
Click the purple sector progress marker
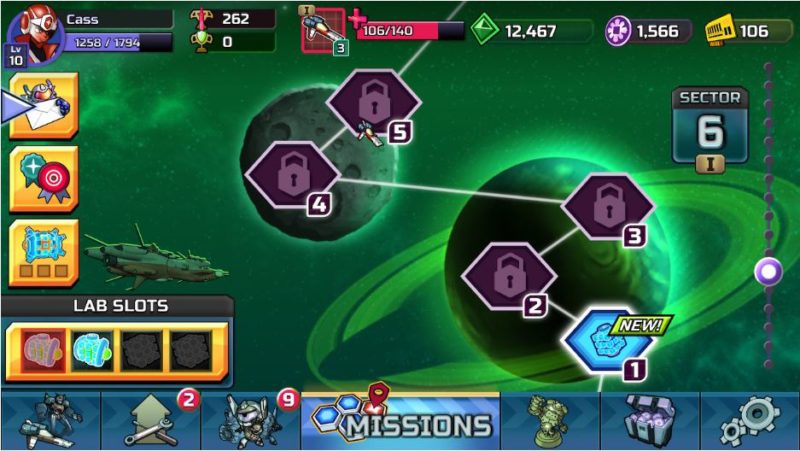(768, 270)
